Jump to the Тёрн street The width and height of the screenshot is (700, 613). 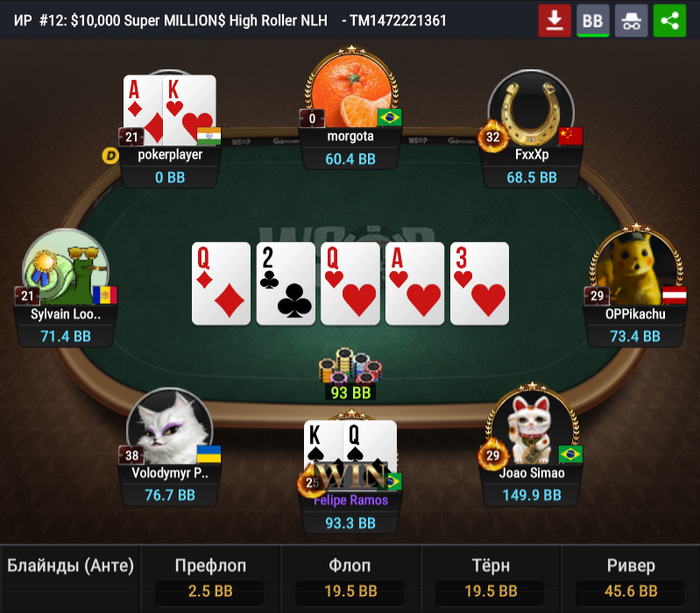[x=490, y=578]
